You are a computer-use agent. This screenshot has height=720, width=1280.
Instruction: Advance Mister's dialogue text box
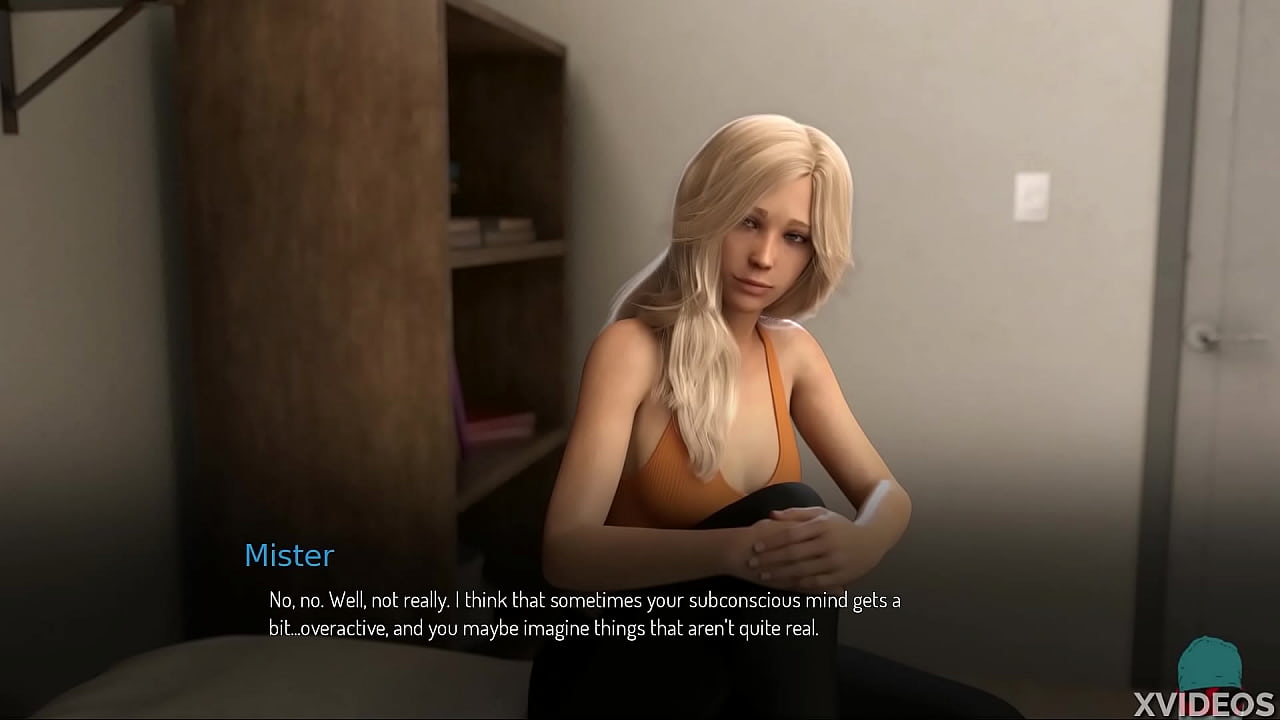(584, 614)
